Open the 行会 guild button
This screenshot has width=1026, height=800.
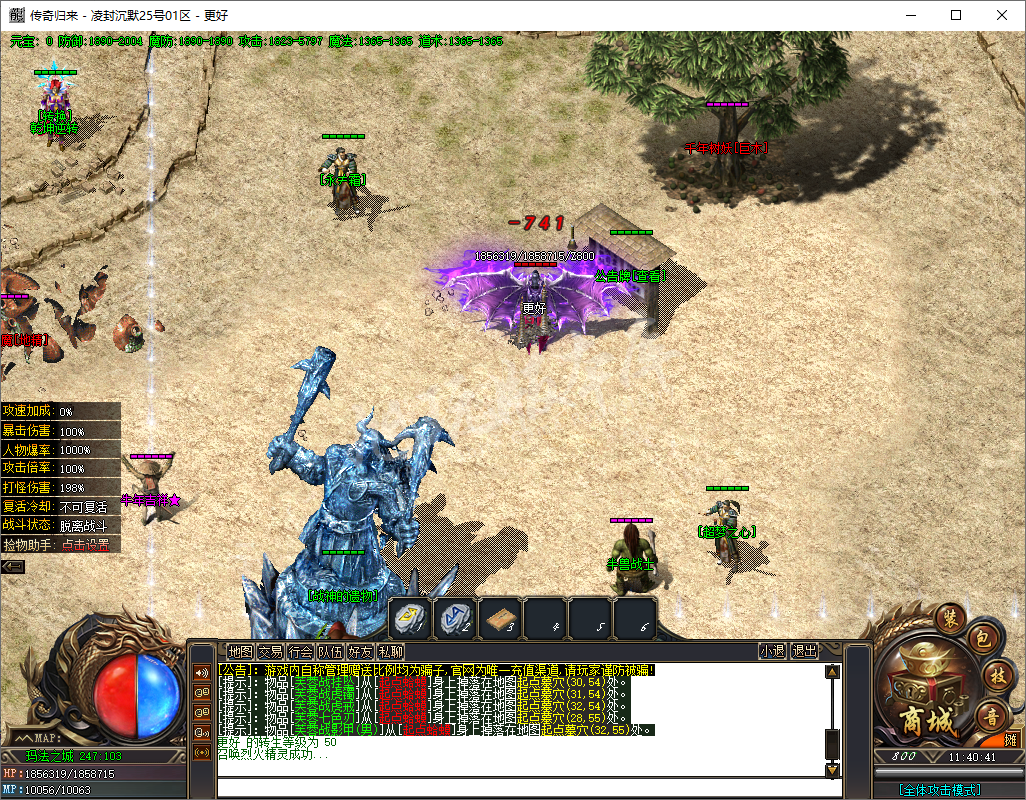point(300,651)
